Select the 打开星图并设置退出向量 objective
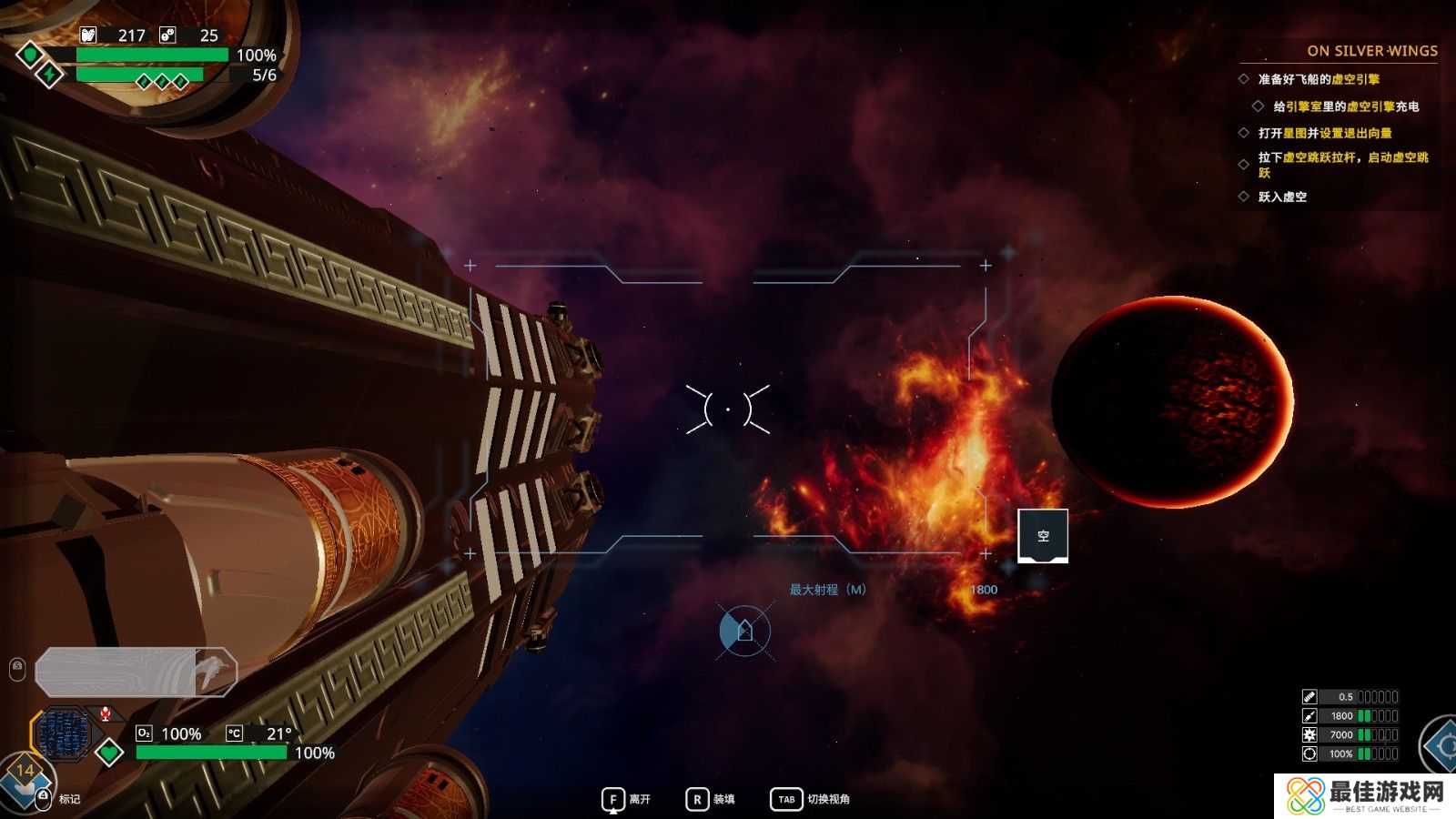The width and height of the screenshot is (1456, 819). pos(1324,133)
